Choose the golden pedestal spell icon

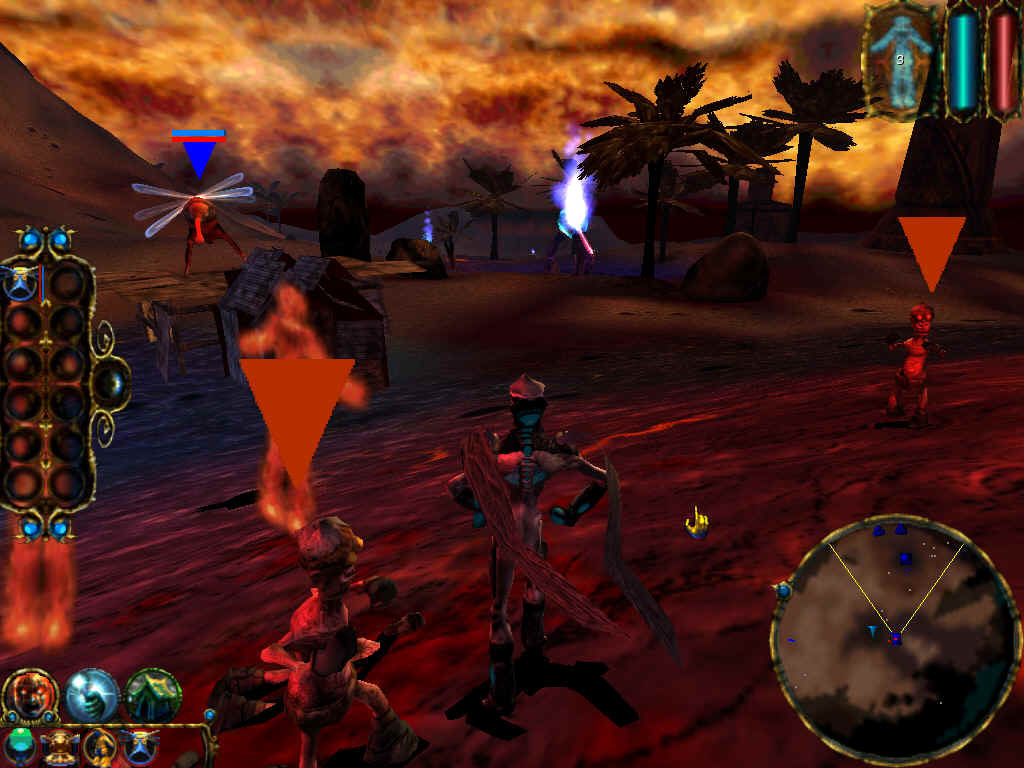(61, 746)
